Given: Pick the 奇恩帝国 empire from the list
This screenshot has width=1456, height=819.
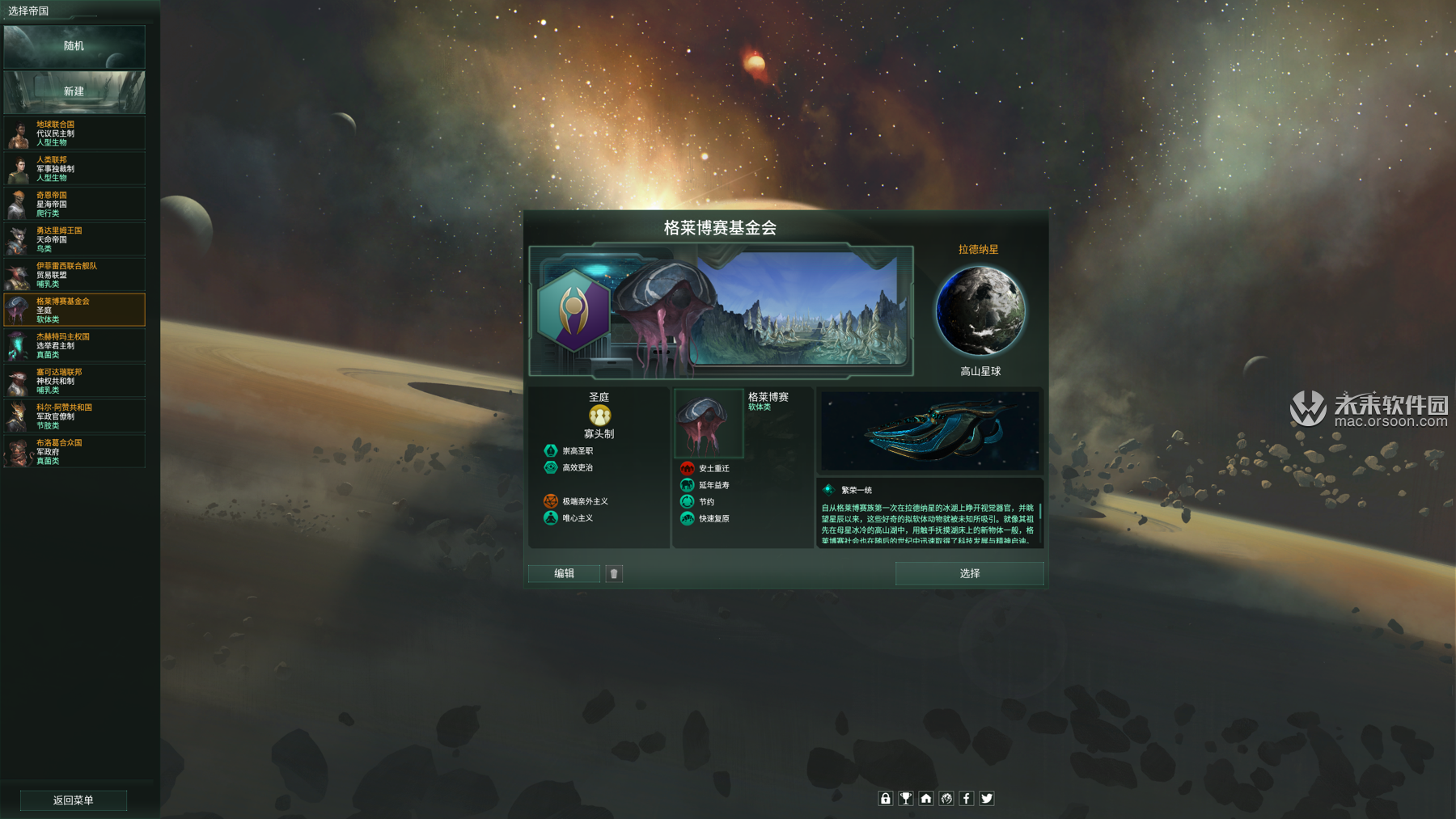Looking at the screenshot, I should click(74, 205).
